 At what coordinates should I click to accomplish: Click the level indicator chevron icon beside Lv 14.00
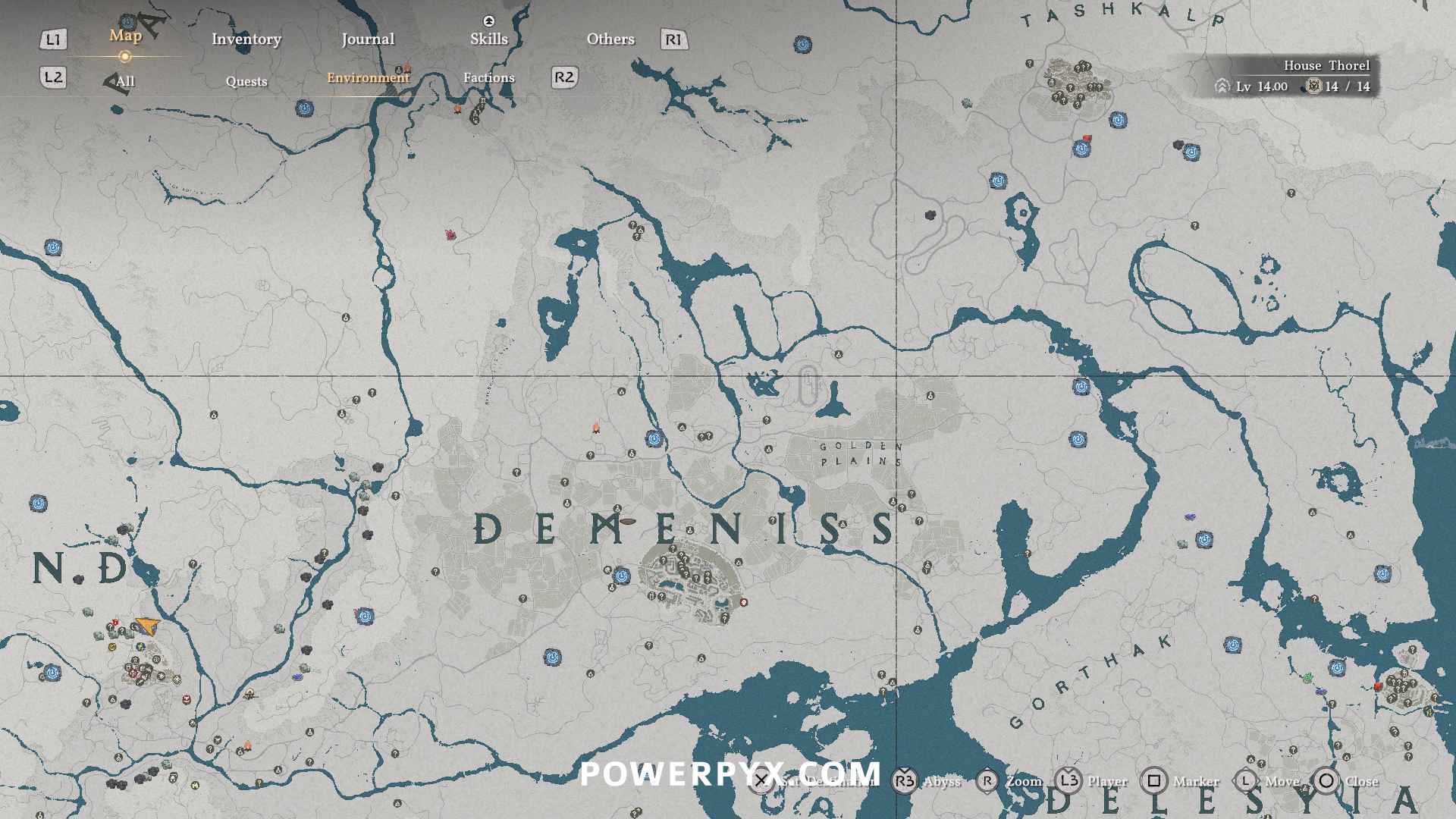[x=1221, y=86]
